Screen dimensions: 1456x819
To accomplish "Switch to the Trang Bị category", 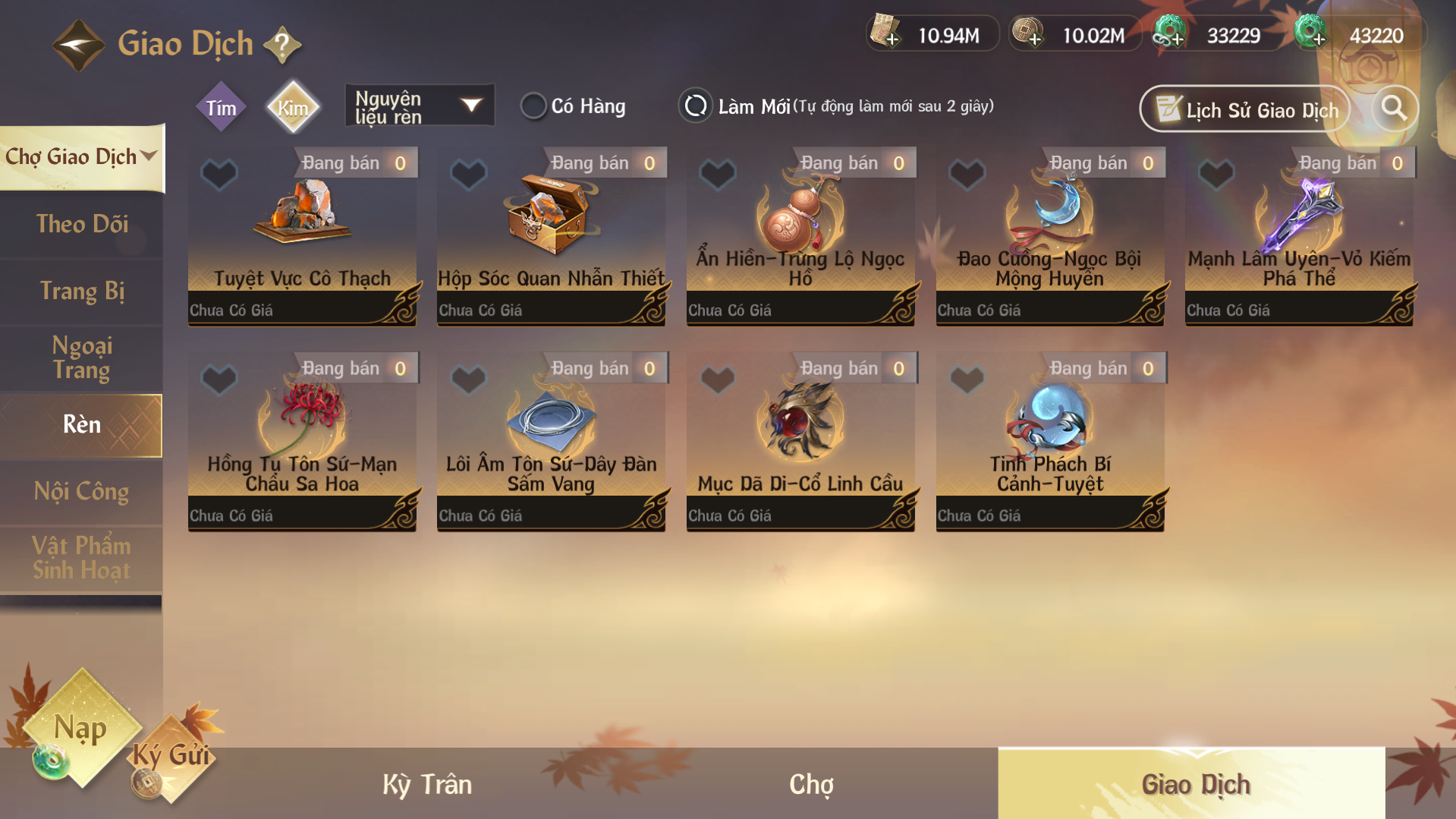I will [x=82, y=291].
